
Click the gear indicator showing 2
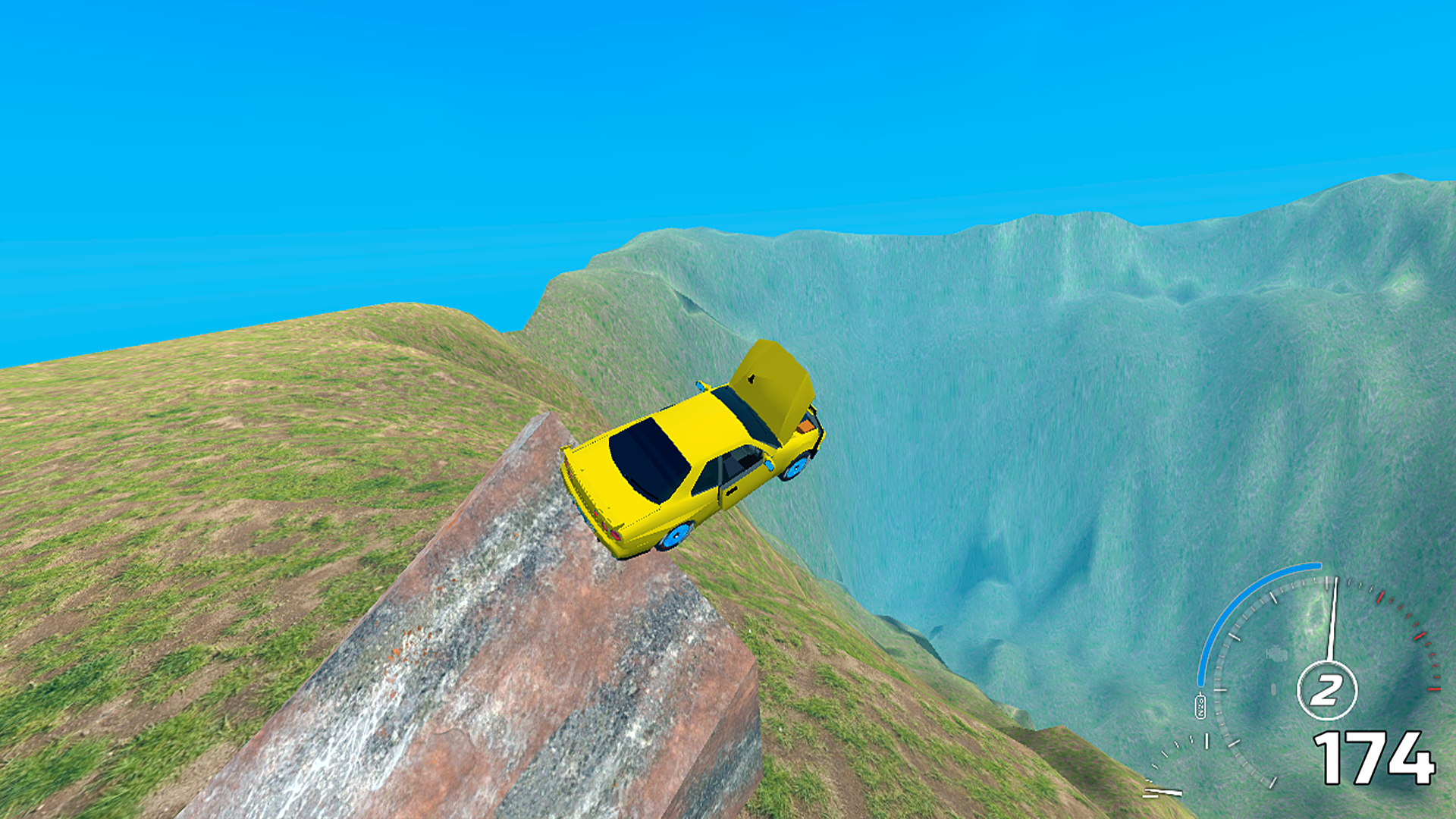pos(1327,688)
